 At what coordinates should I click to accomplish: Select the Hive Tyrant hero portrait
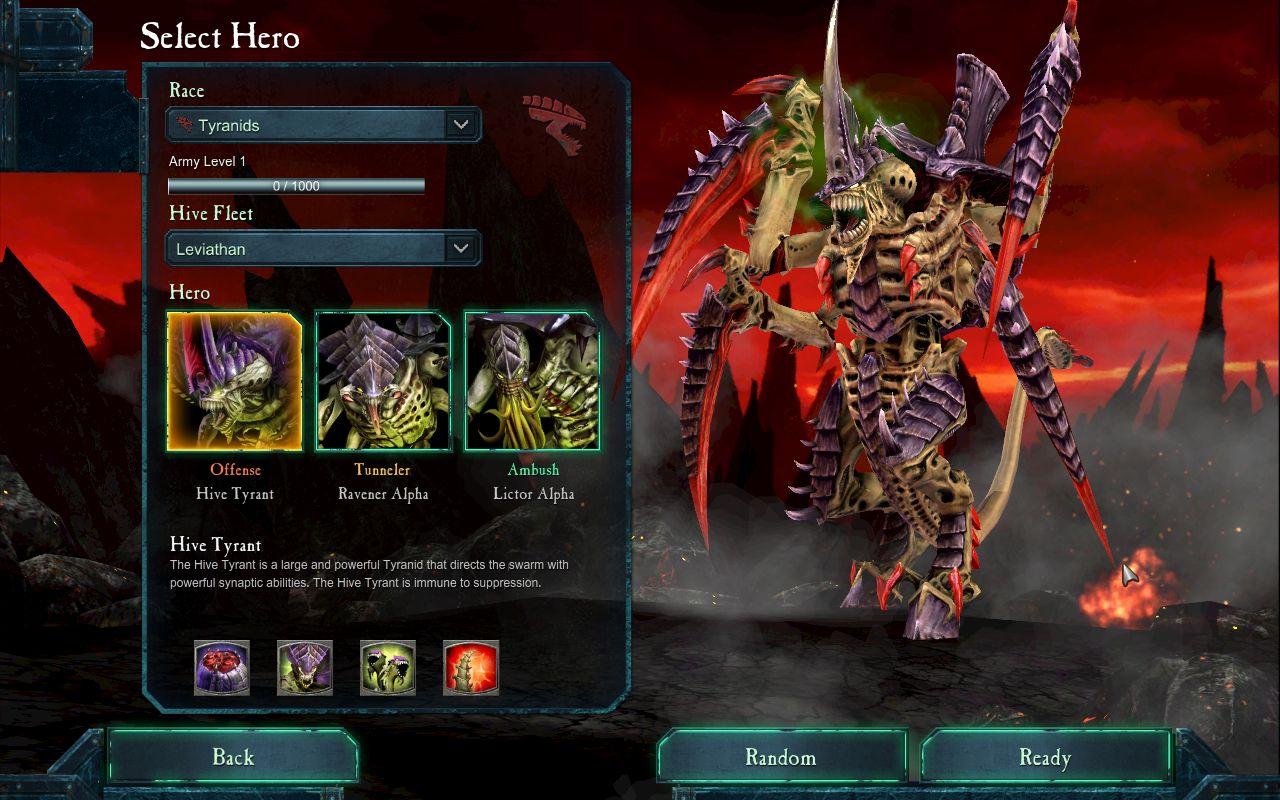235,381
